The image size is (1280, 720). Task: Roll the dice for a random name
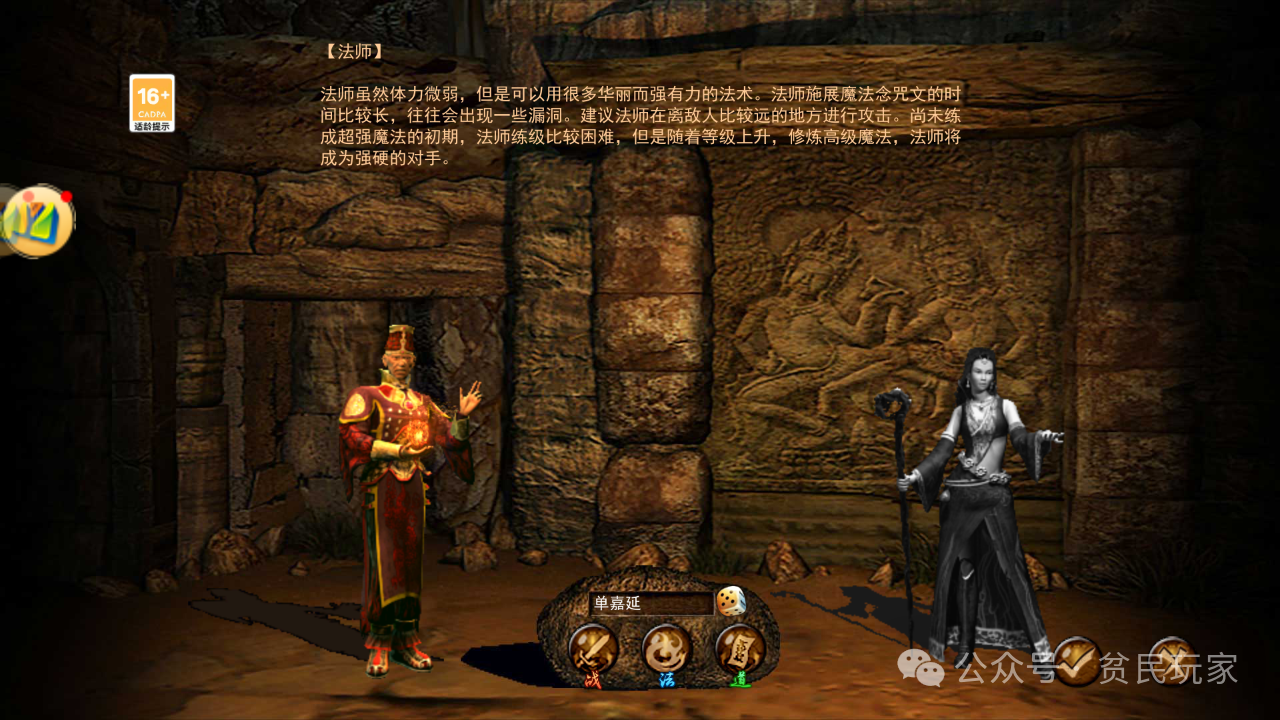(x=731, y=601)
